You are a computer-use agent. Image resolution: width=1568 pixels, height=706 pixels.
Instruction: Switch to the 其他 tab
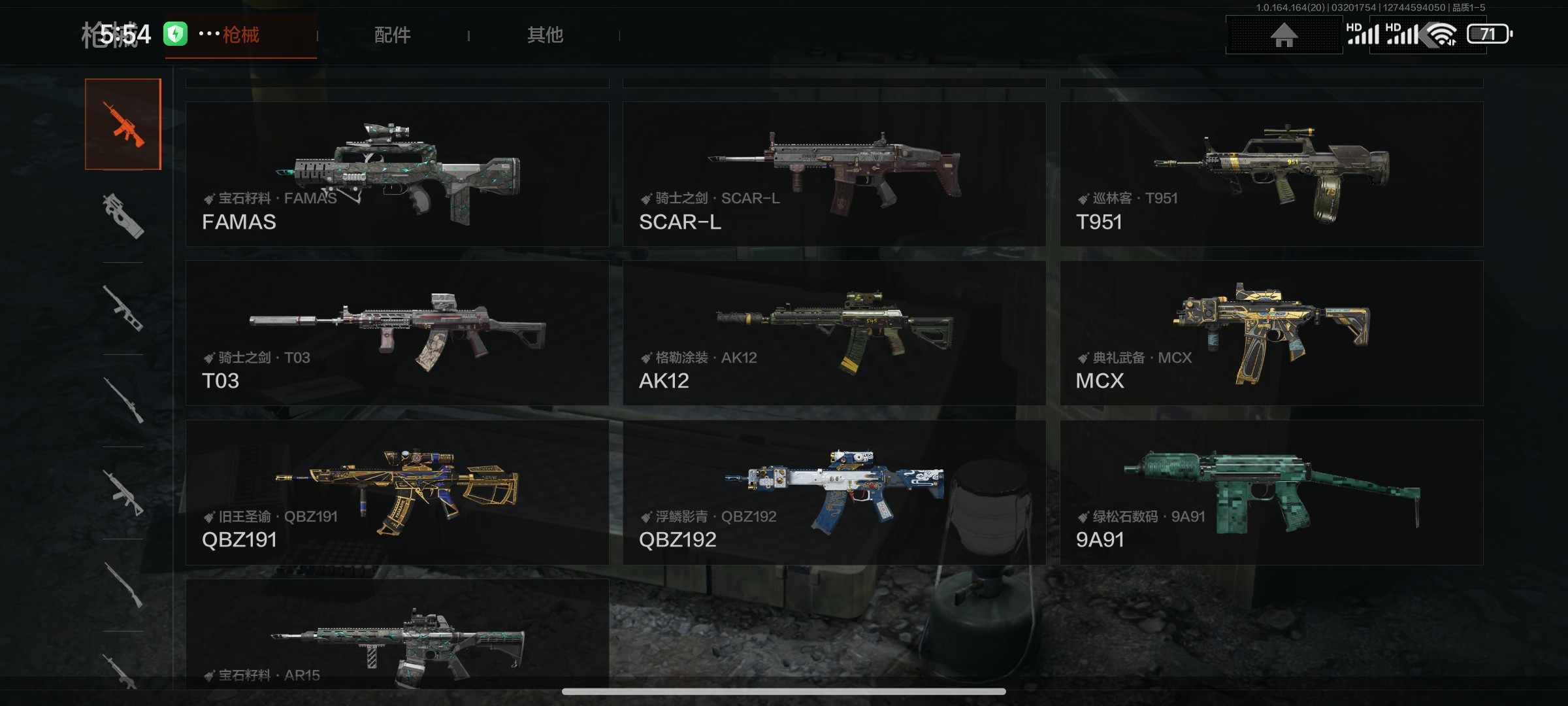pyautogui.click(x=545, y=35)
